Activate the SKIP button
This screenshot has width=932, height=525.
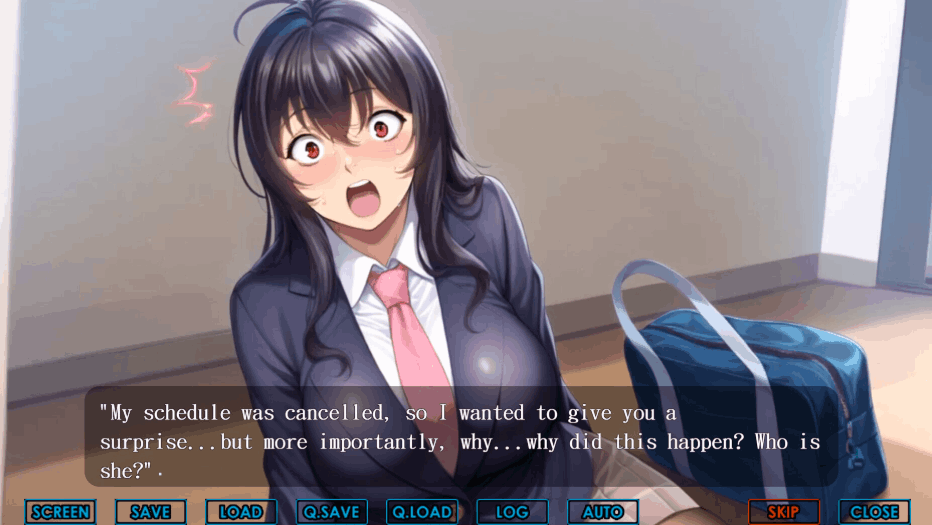click(783, 512)
